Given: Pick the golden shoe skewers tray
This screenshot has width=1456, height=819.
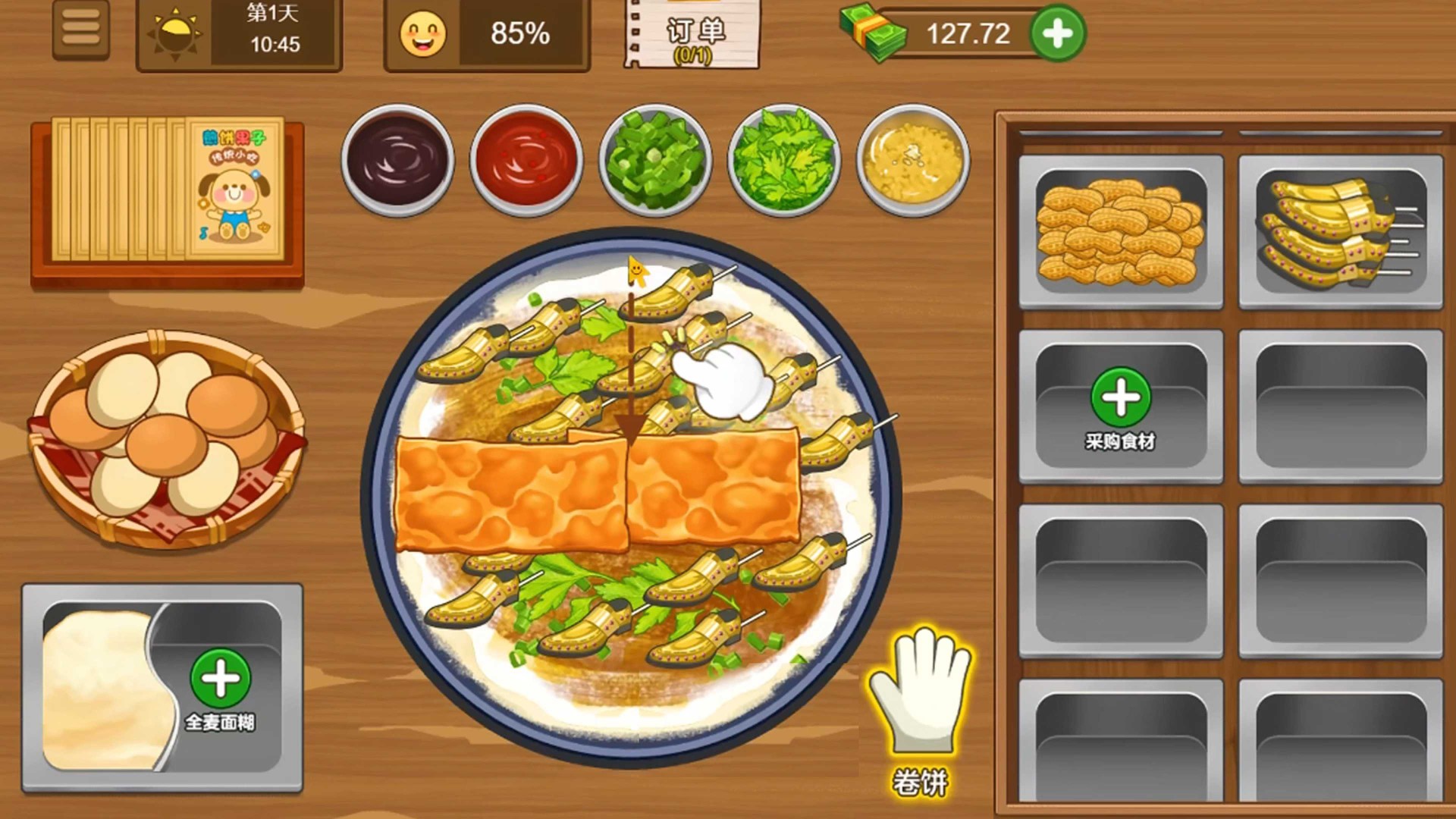Looking at the screenshot, I should pos(1340,231).
